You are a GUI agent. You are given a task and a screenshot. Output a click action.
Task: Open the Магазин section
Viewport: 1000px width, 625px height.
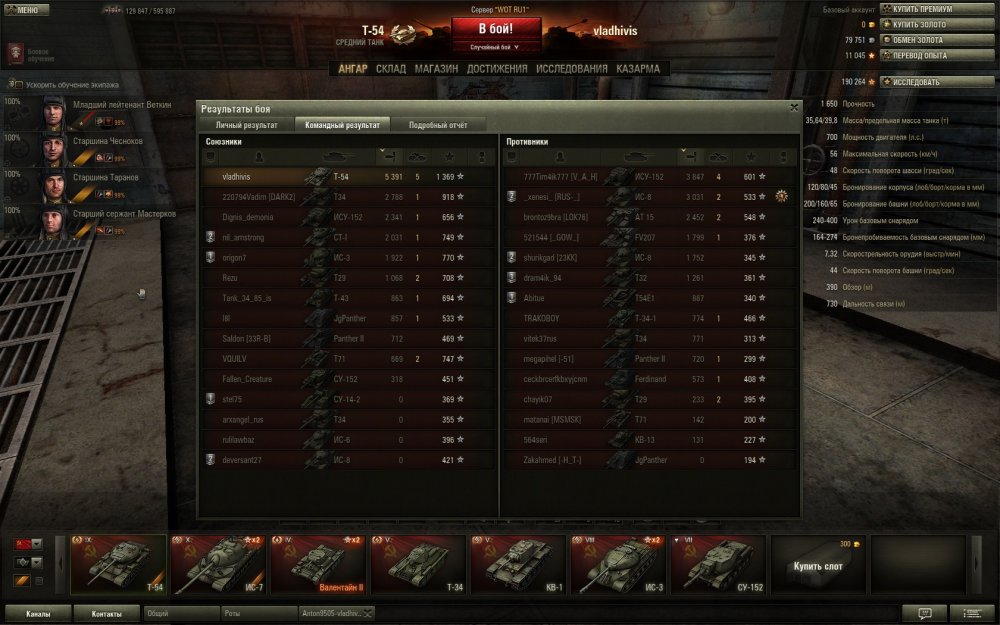pos(436,69)
